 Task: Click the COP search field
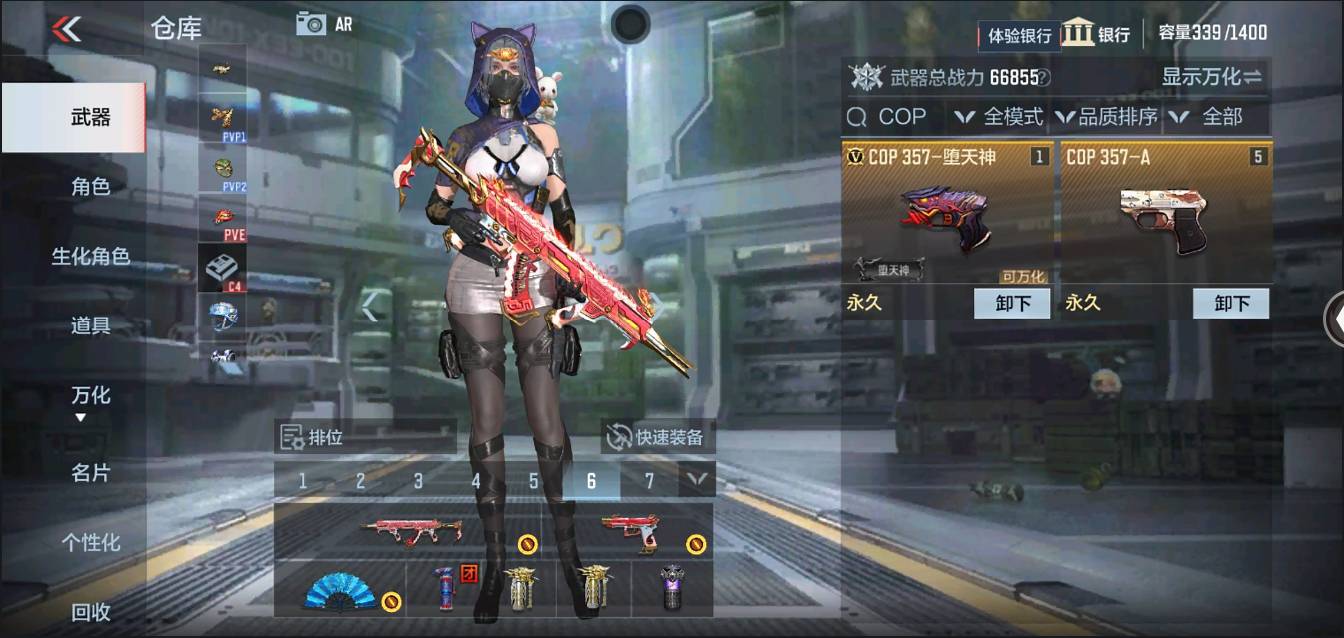pyautogui.click(x=893, y=117)
